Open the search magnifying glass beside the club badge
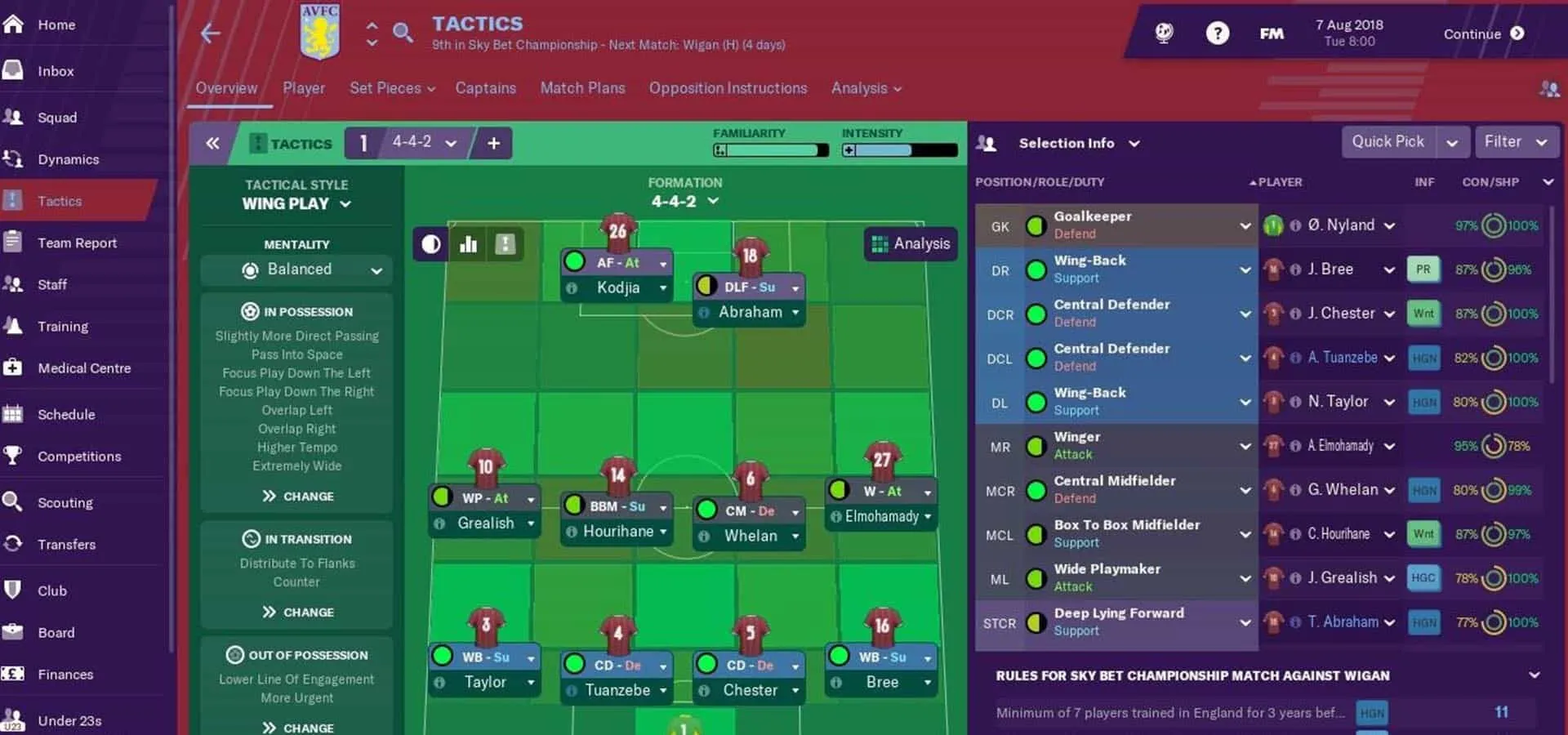Viewport: 1568px width, 735px height. [403, 33]
